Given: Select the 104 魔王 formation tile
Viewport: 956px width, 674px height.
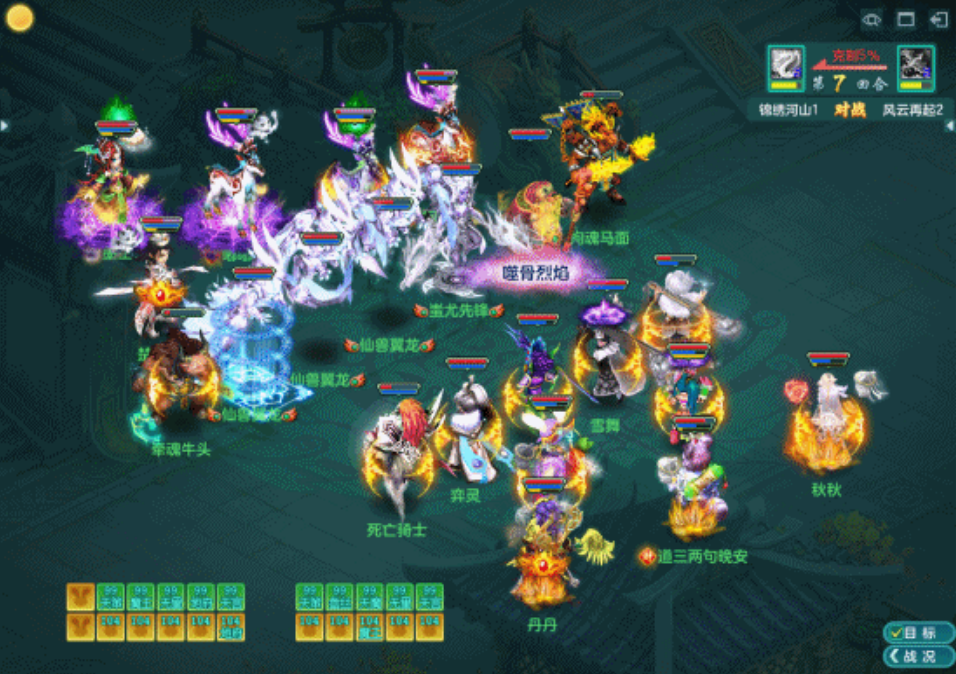Looking at the screenshot, I should click(x=370, y=628).
